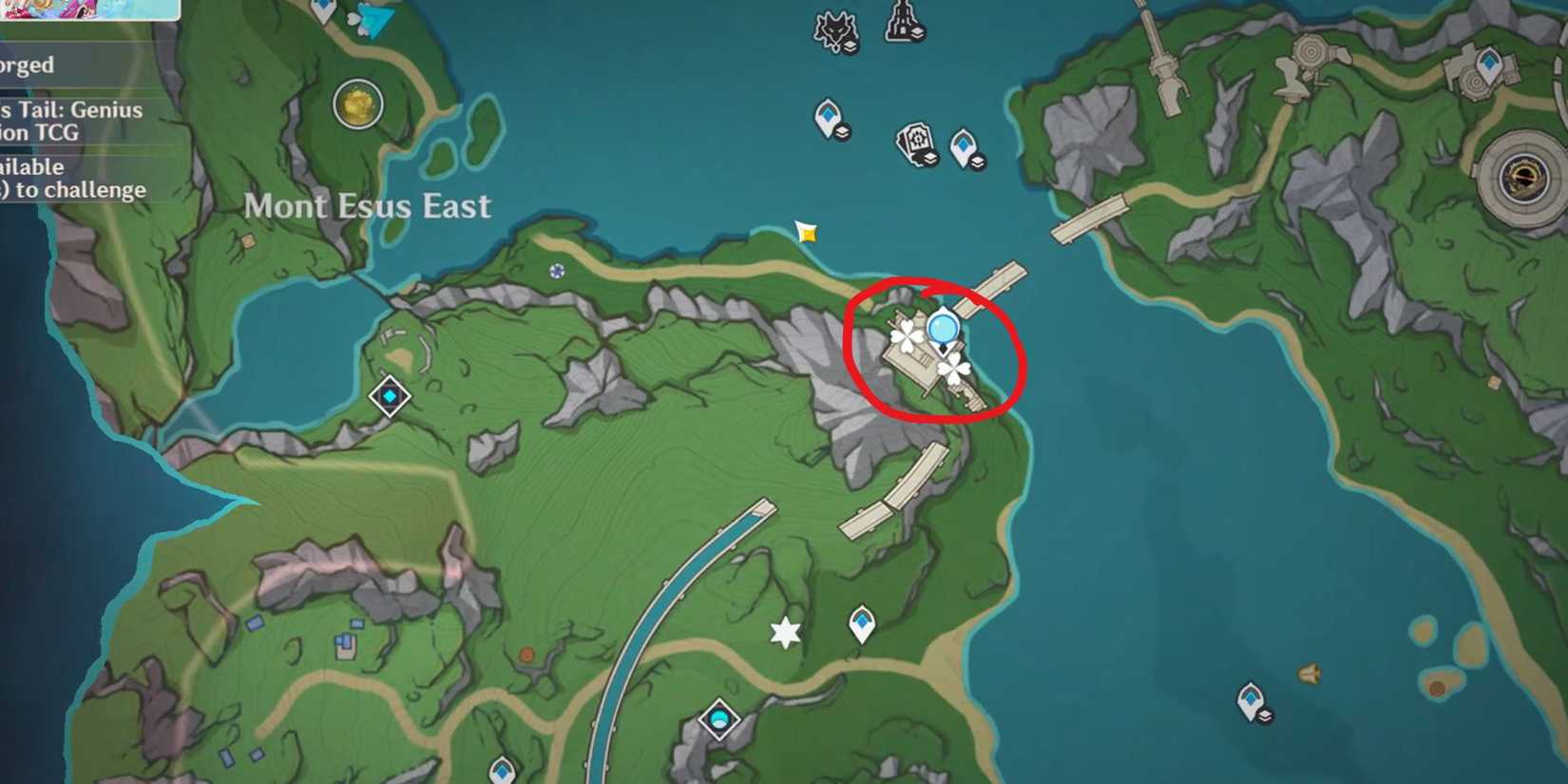Toggle the layer badge on the bottom-right pin
Viewport: 1568px width, 784px height.
(x=1264, y=715)
